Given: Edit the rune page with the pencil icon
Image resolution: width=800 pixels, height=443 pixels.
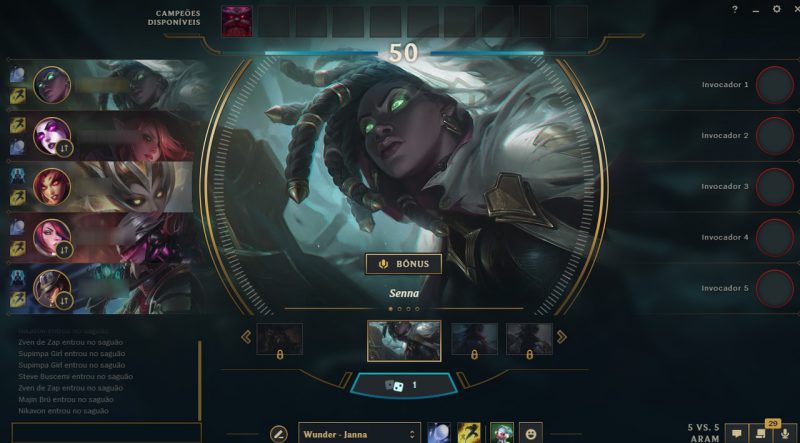Looking at the screenshot, I should [x=279, y=433].
